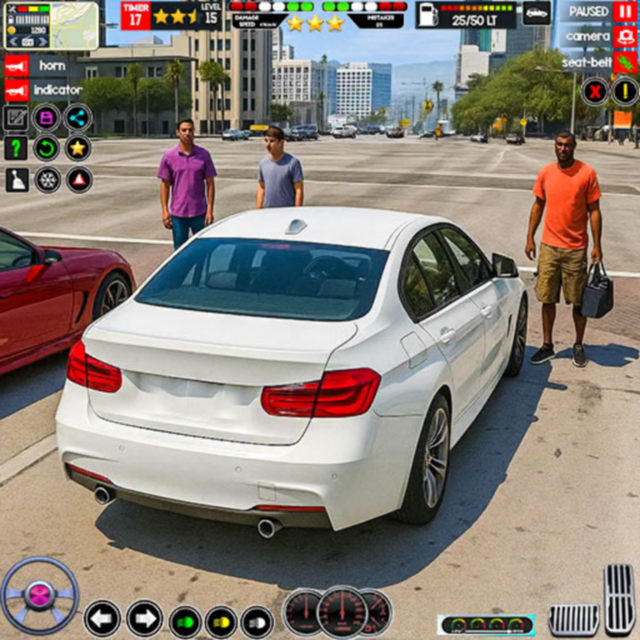Click the purple save disk icon
This screenshot has height=640, width=640.
tap(47, 118)
